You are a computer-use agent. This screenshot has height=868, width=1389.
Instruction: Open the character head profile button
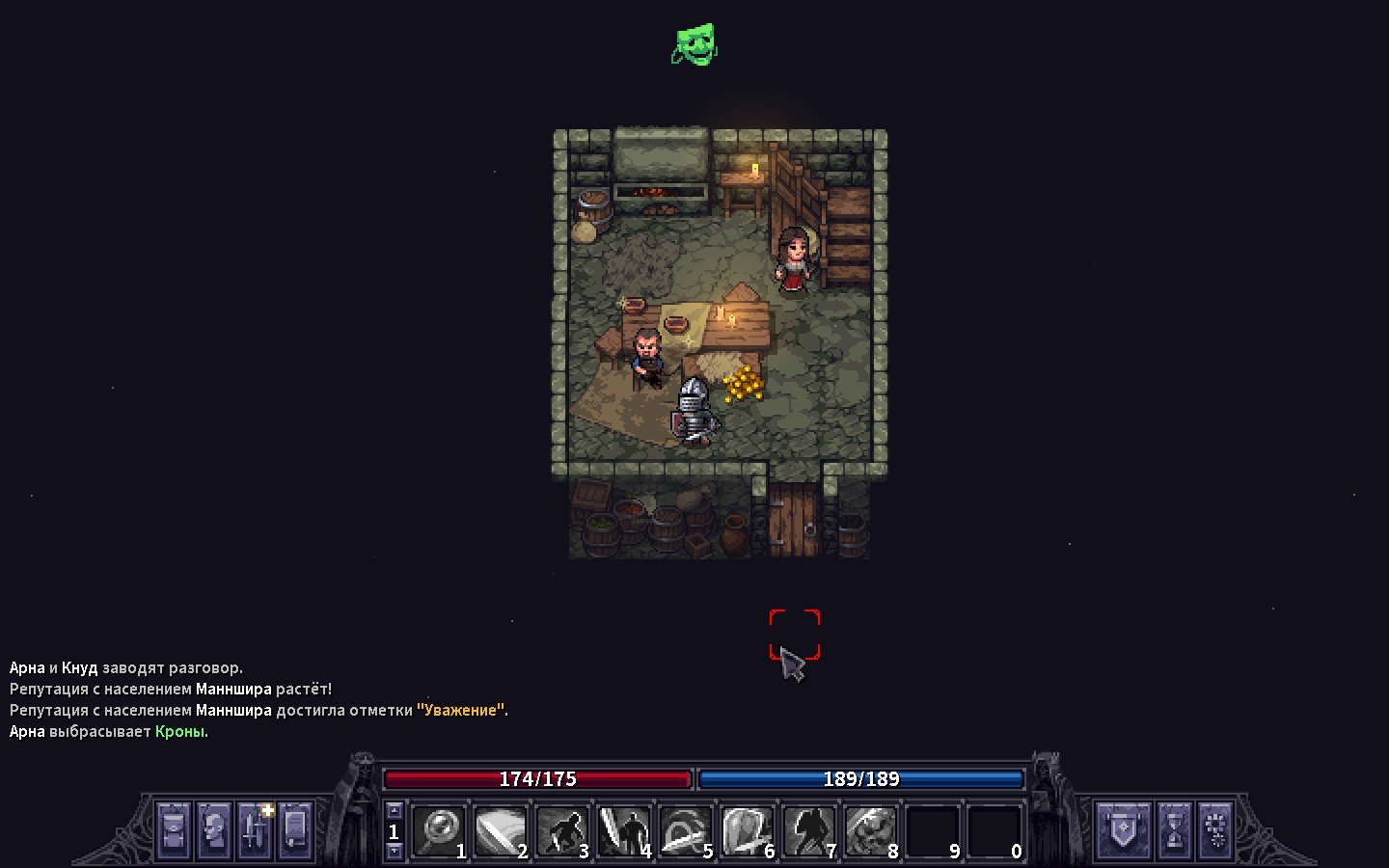coord(214,829)
